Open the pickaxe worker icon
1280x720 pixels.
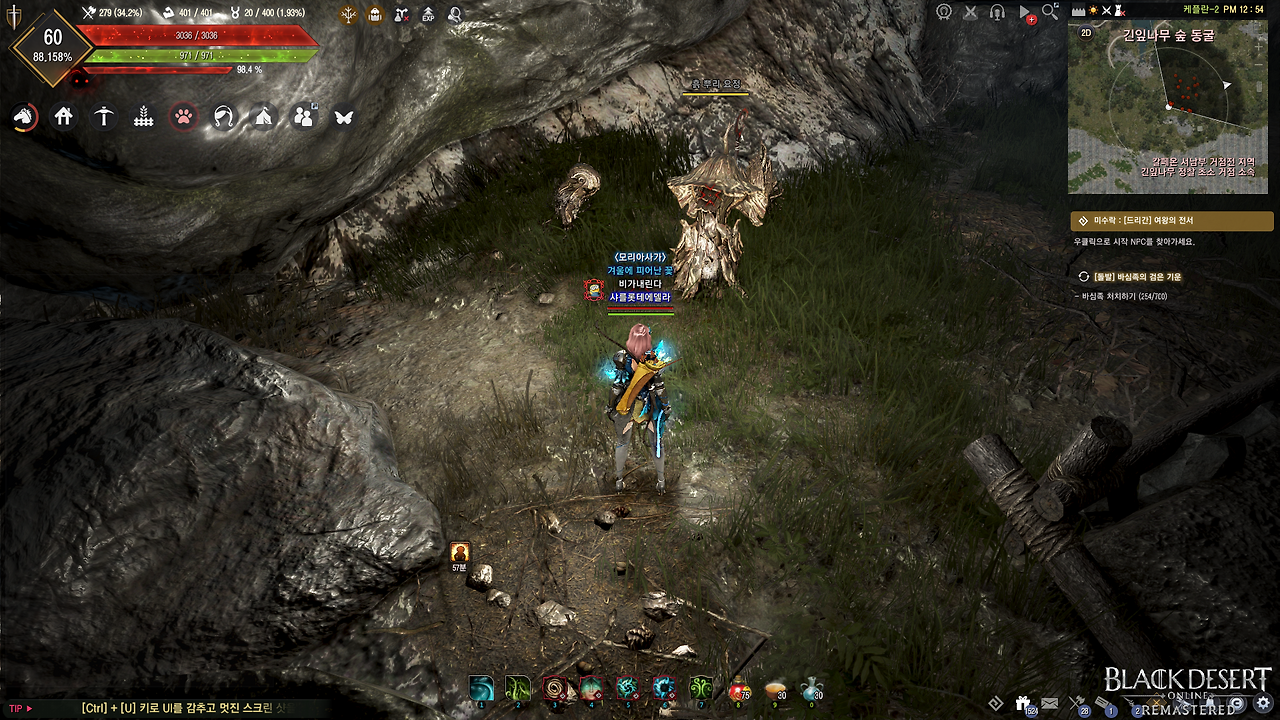pyautogui.click(x=103, y=117)
